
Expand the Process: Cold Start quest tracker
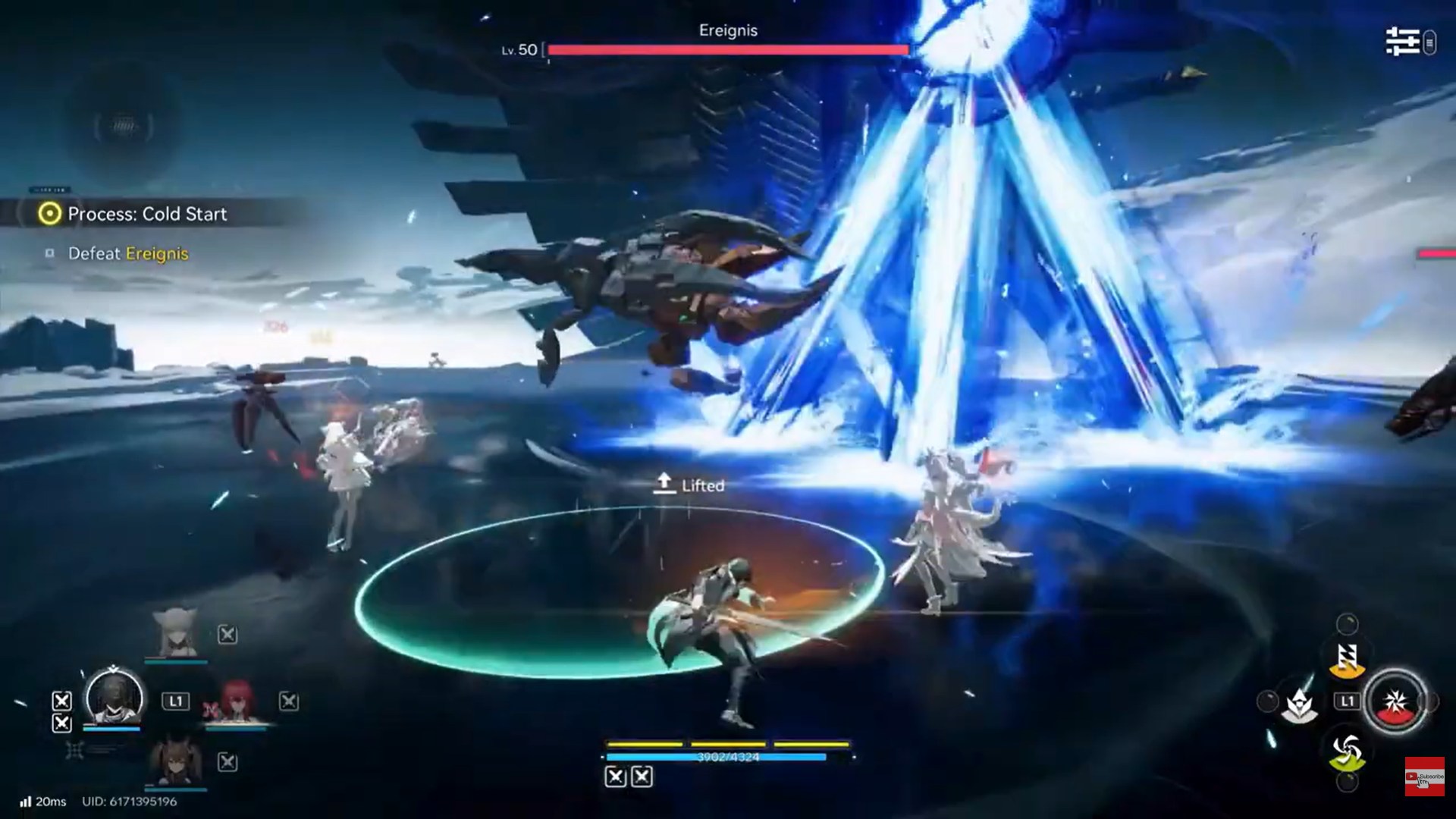click(146, 214)
